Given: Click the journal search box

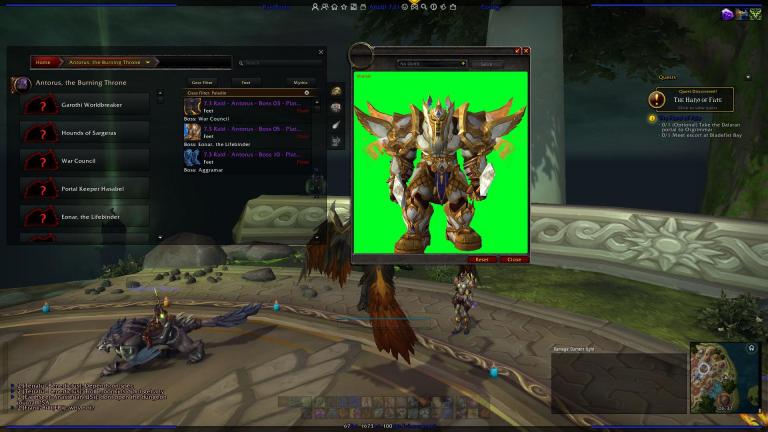Looking at the screenshot, I should 280,63.
